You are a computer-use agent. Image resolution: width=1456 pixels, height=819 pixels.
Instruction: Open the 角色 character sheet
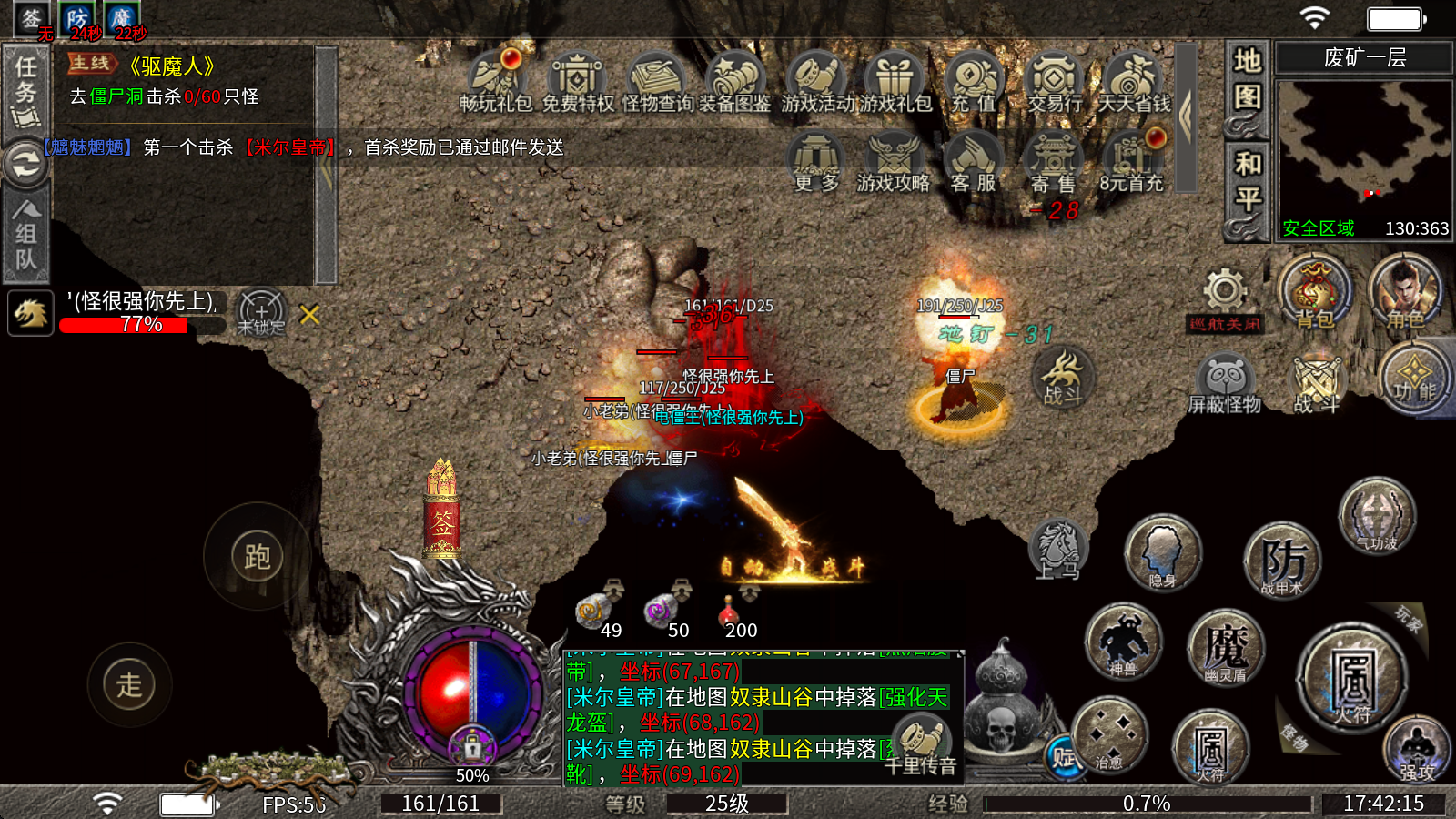pyautogui.click(x=1404, y=292)
